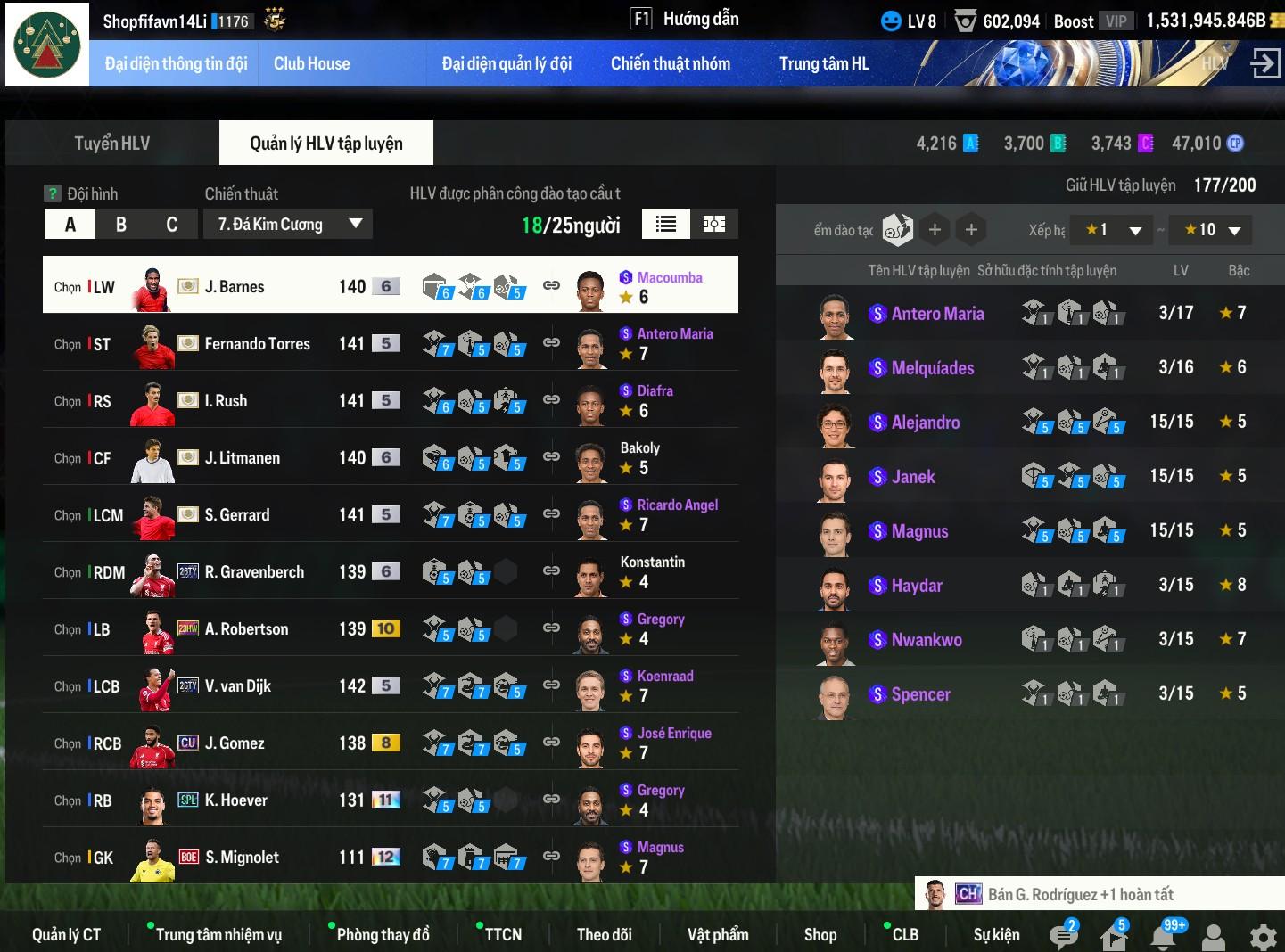The height and width of the screenshot is (952, 1285).
Task: Select squad B
Action: click(x=121, y=225)
